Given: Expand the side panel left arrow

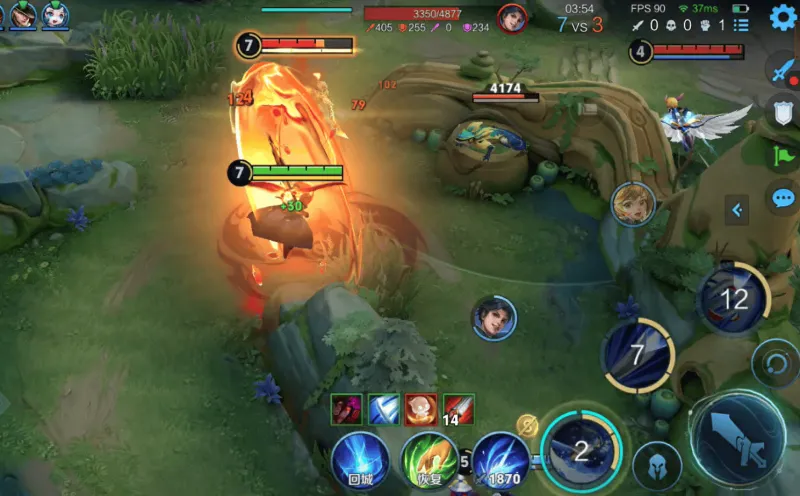Looking at the screenshot, I should coord(737,210).
